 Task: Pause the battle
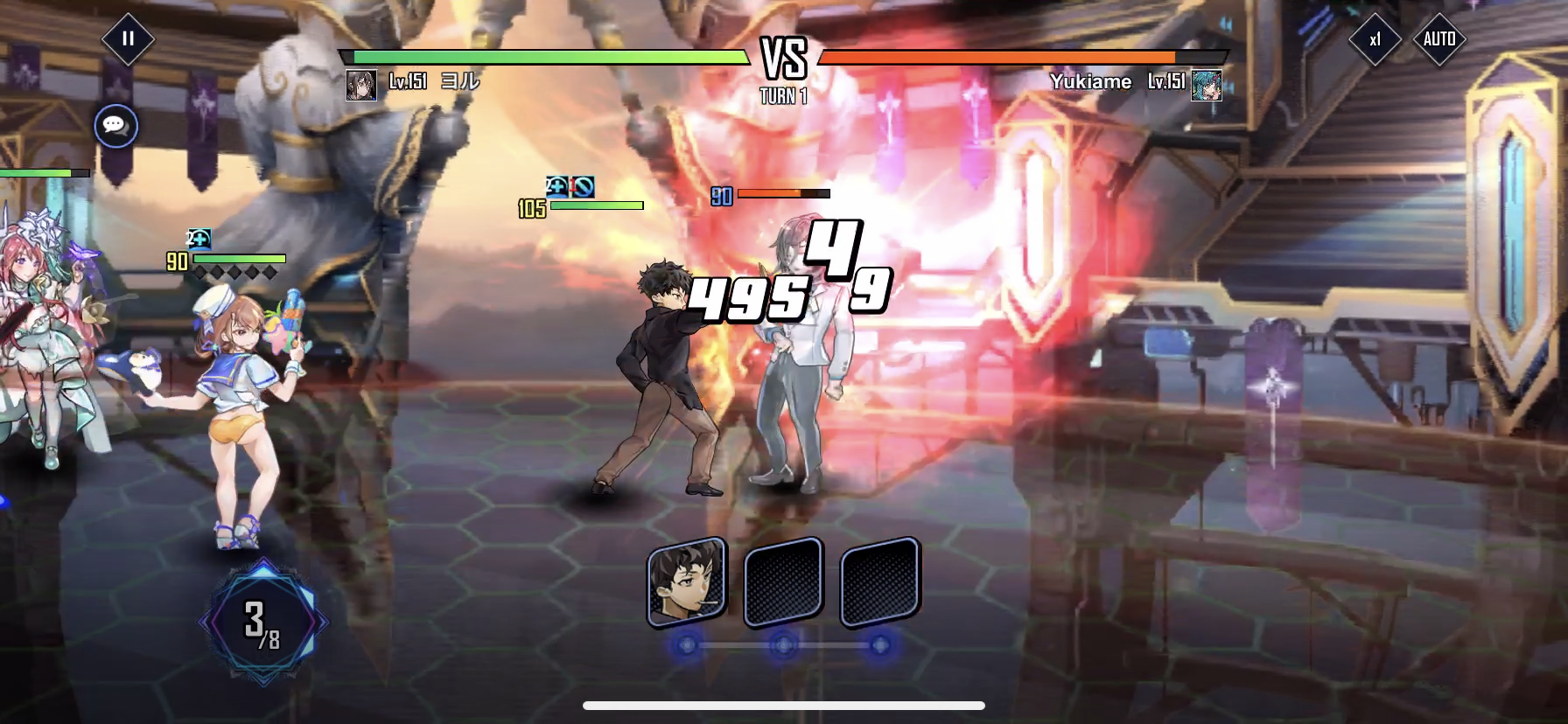pyautogui.click(x=128, y=39)
